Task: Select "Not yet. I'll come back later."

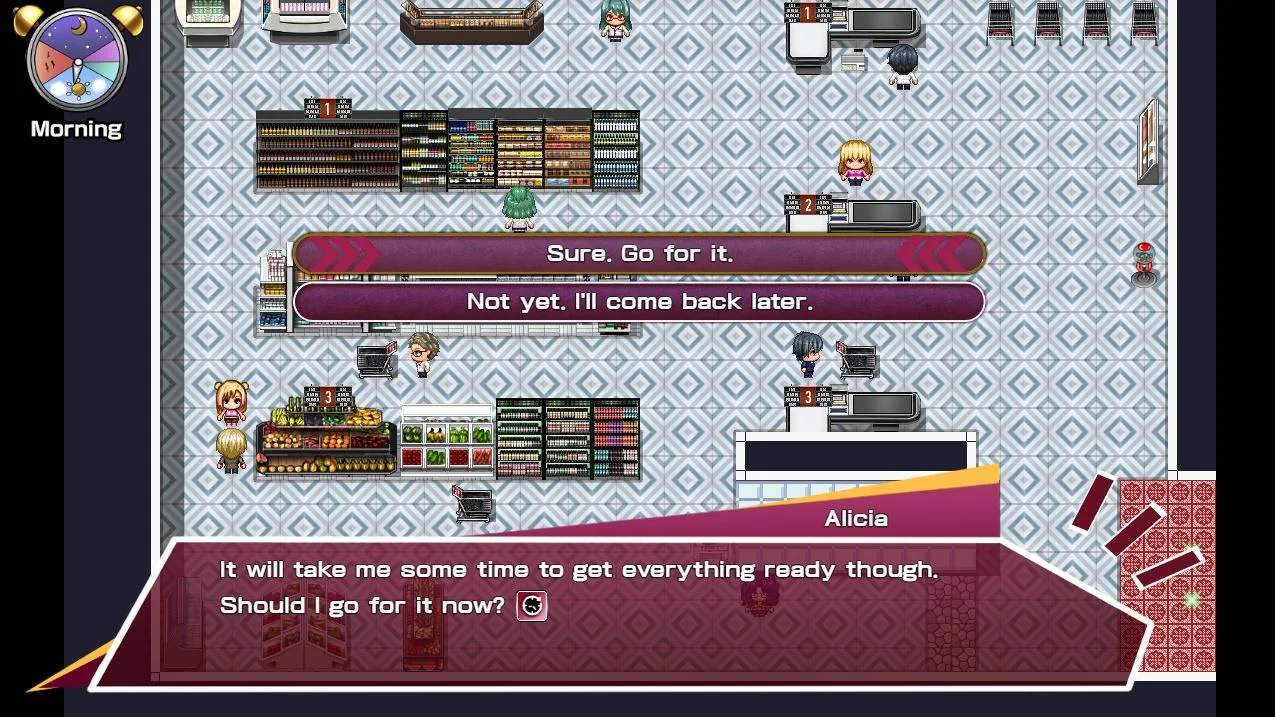Action: [x=639, y=302]
